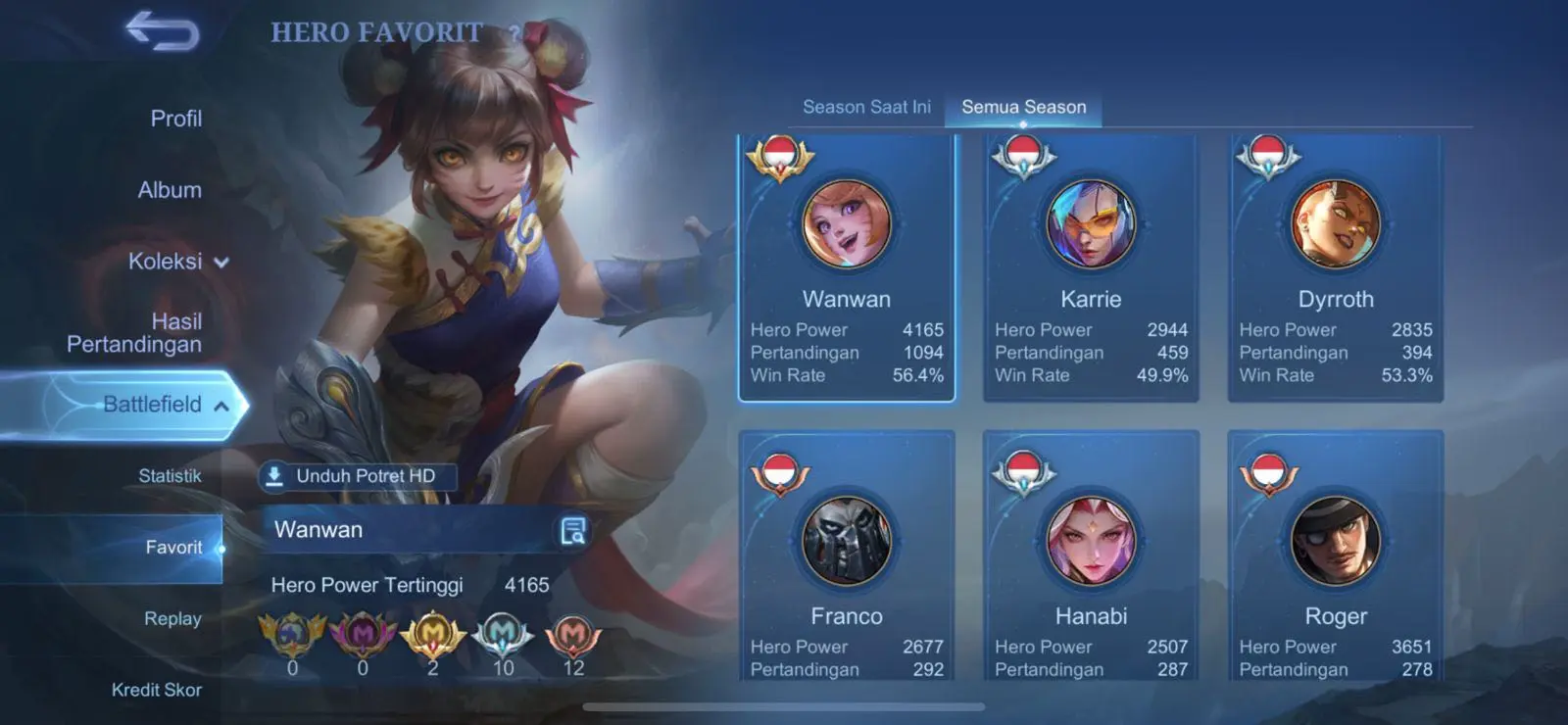Open the Profil menu entry
Viewport: 1568px width, 725px height.
175,119
